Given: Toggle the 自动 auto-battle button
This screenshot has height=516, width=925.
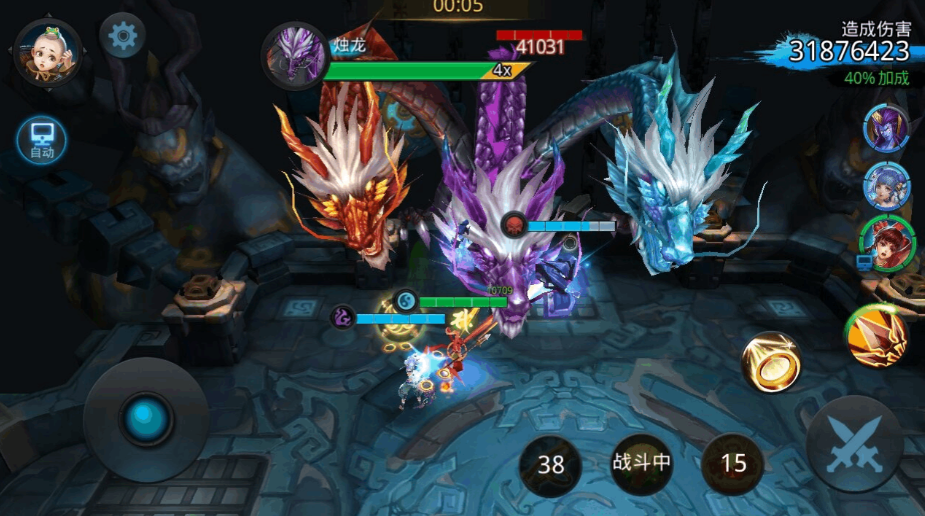Looking at the screenshot, I should coord(42,139).
